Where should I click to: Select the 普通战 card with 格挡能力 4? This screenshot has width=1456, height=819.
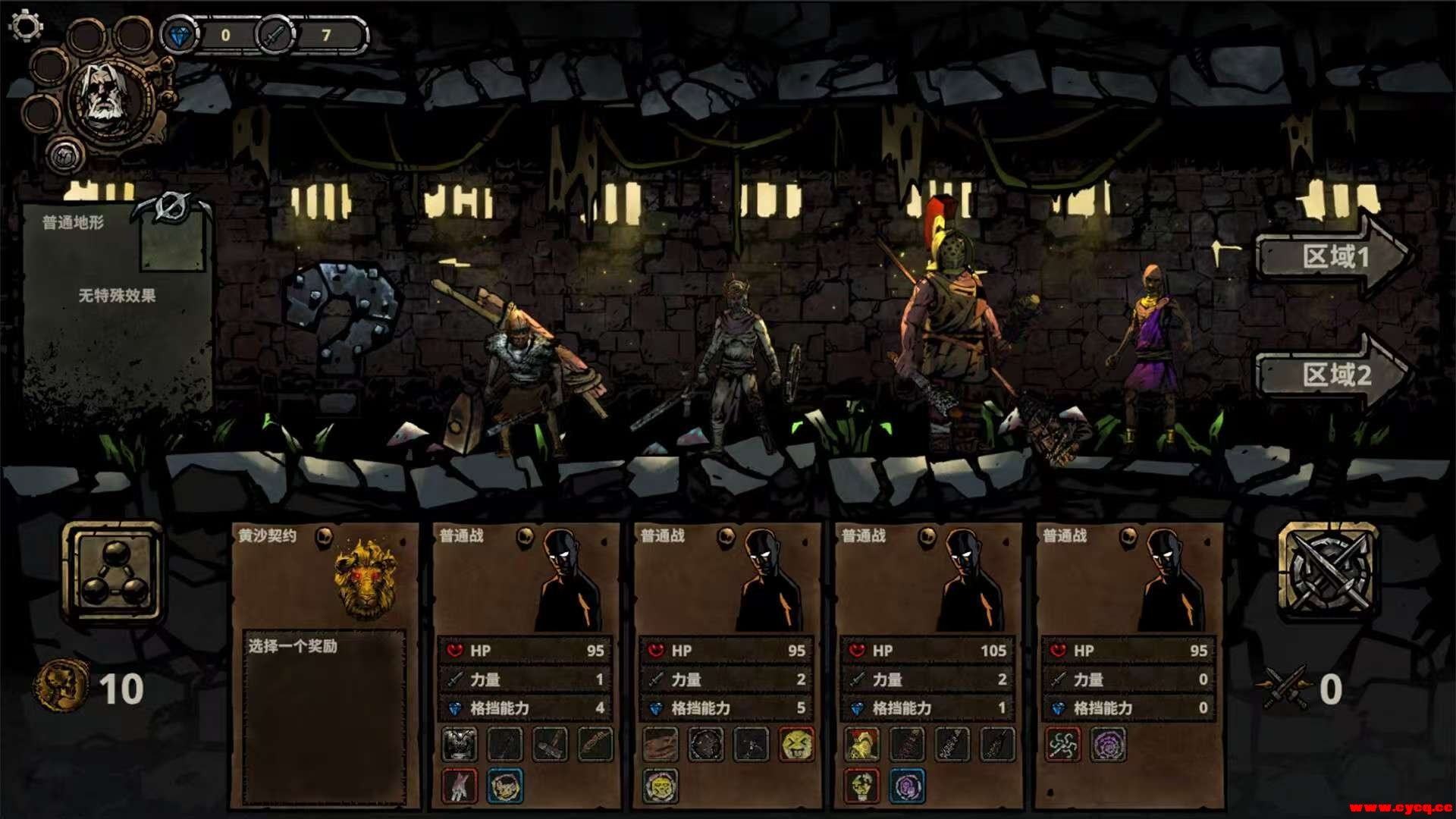tap(526, 584)
